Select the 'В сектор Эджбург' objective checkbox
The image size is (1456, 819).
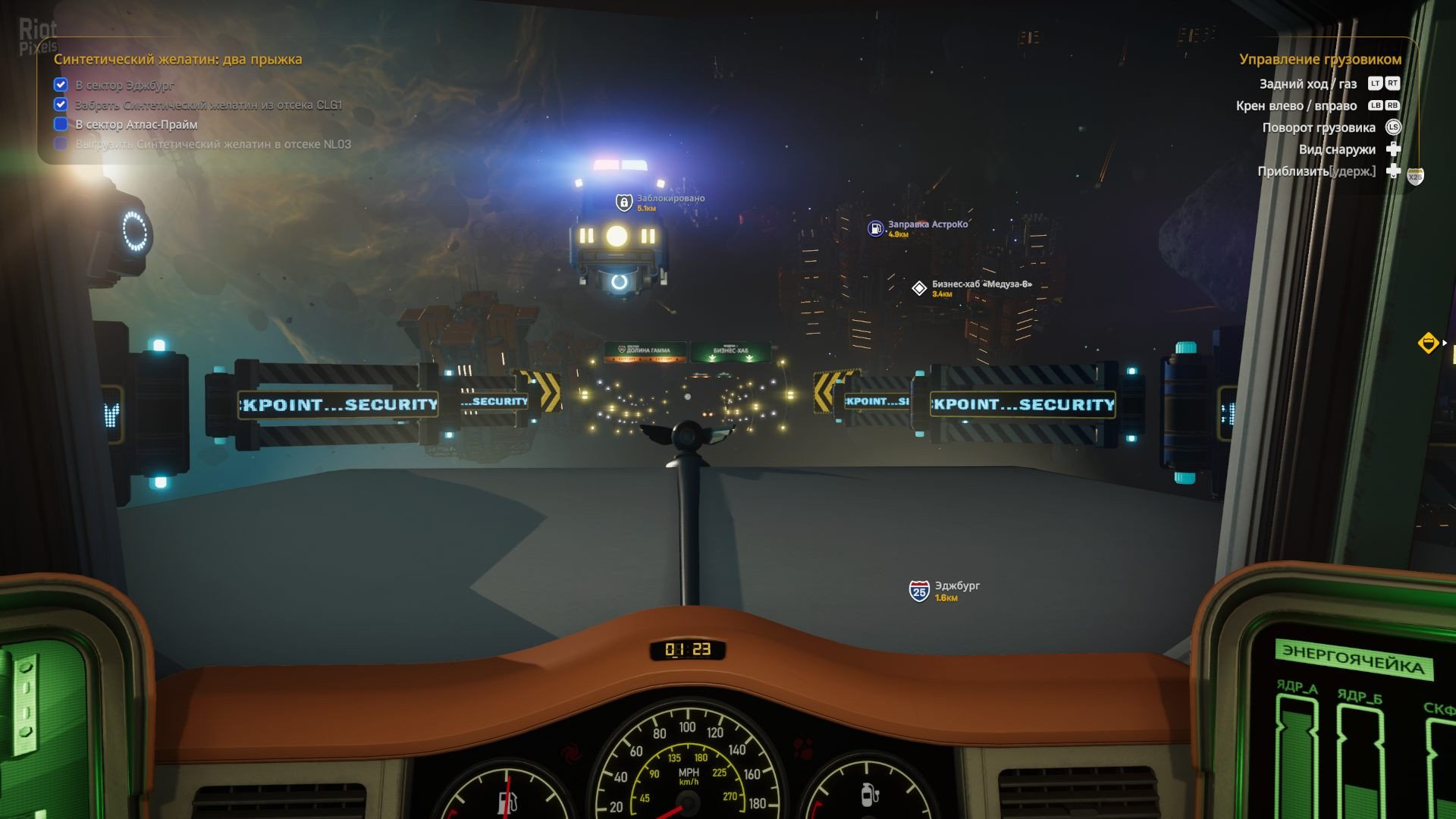click(61, 85)
